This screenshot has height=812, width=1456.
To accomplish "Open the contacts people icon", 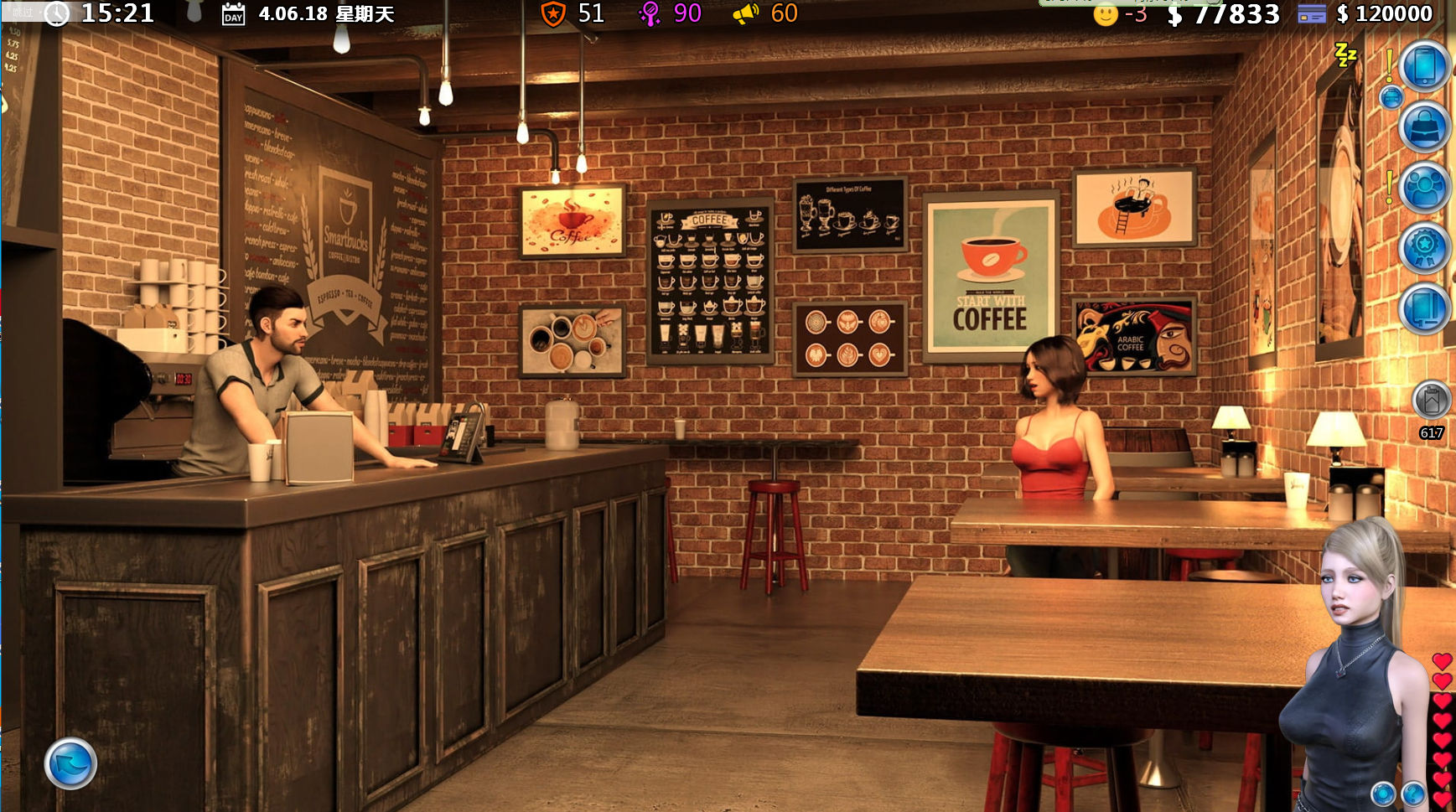I will 1424,188.
